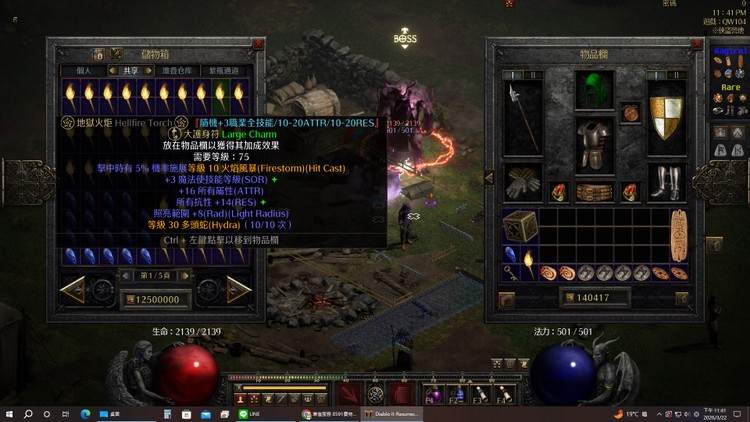Select the equipped gloves slot
The image size is (750, 422).
point(524,182)
